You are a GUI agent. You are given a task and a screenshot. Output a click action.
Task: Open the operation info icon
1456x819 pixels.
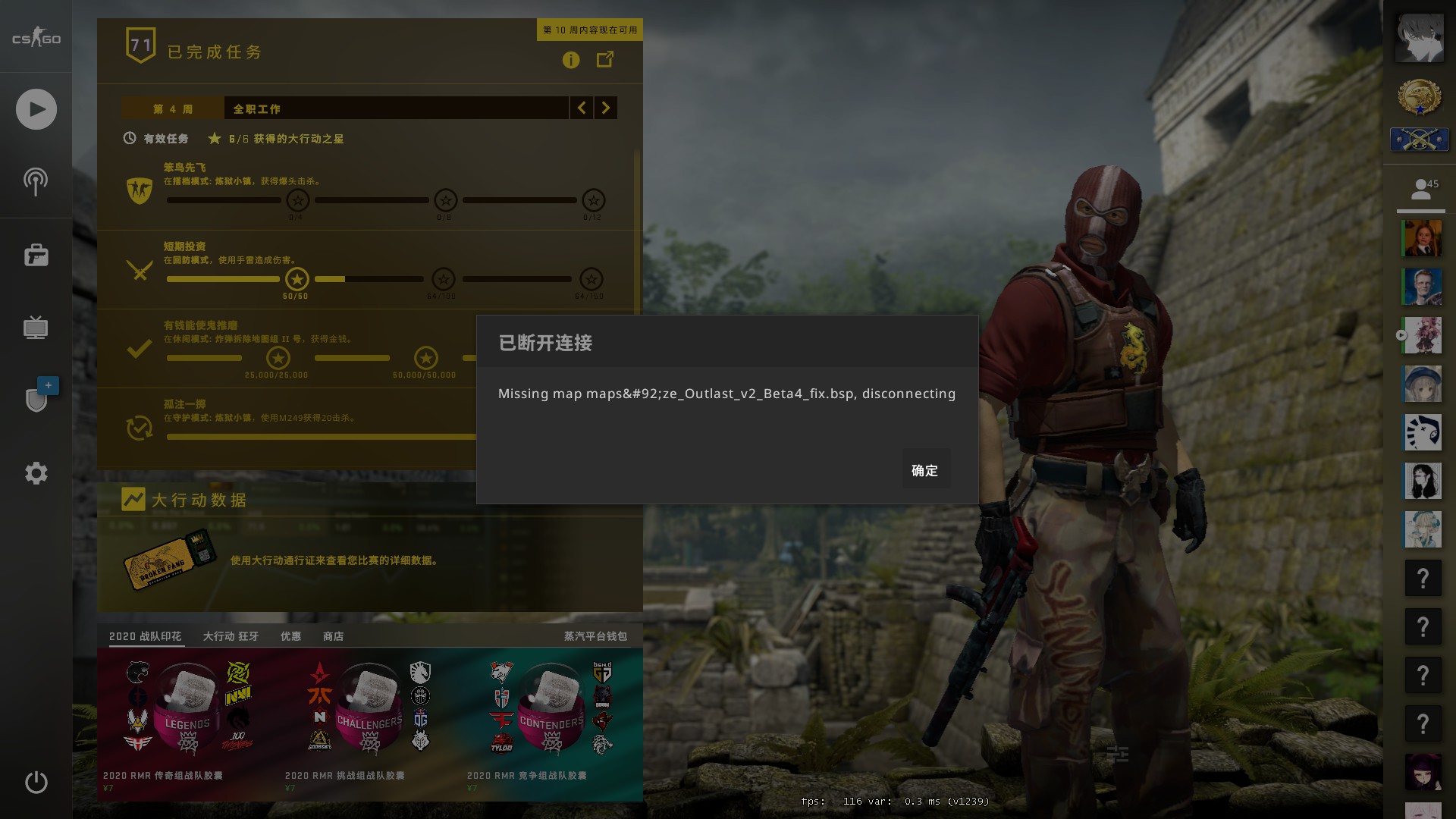pyautogui.click(x=571, y=60)
